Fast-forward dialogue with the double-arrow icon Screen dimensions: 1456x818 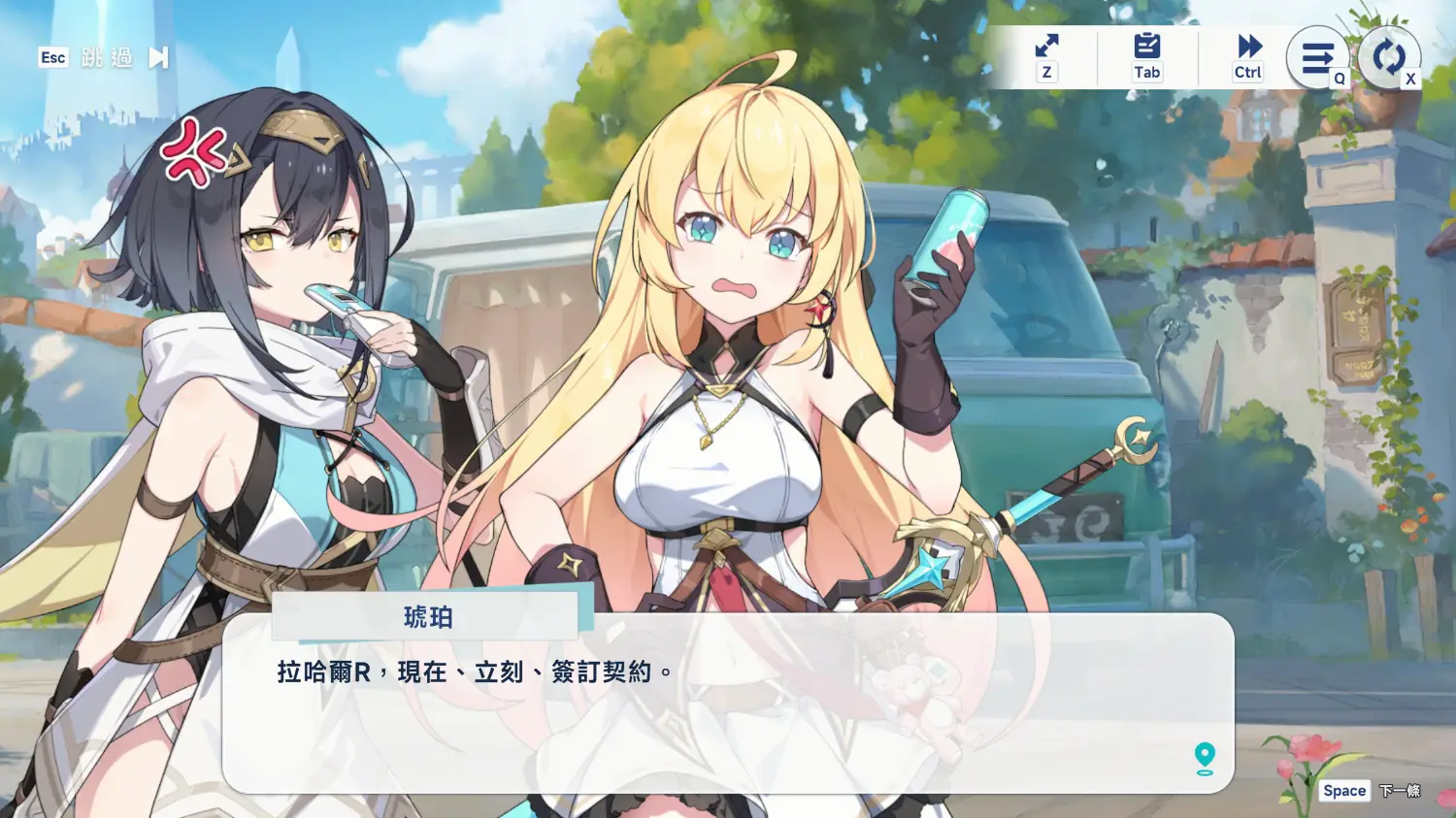1248,47
